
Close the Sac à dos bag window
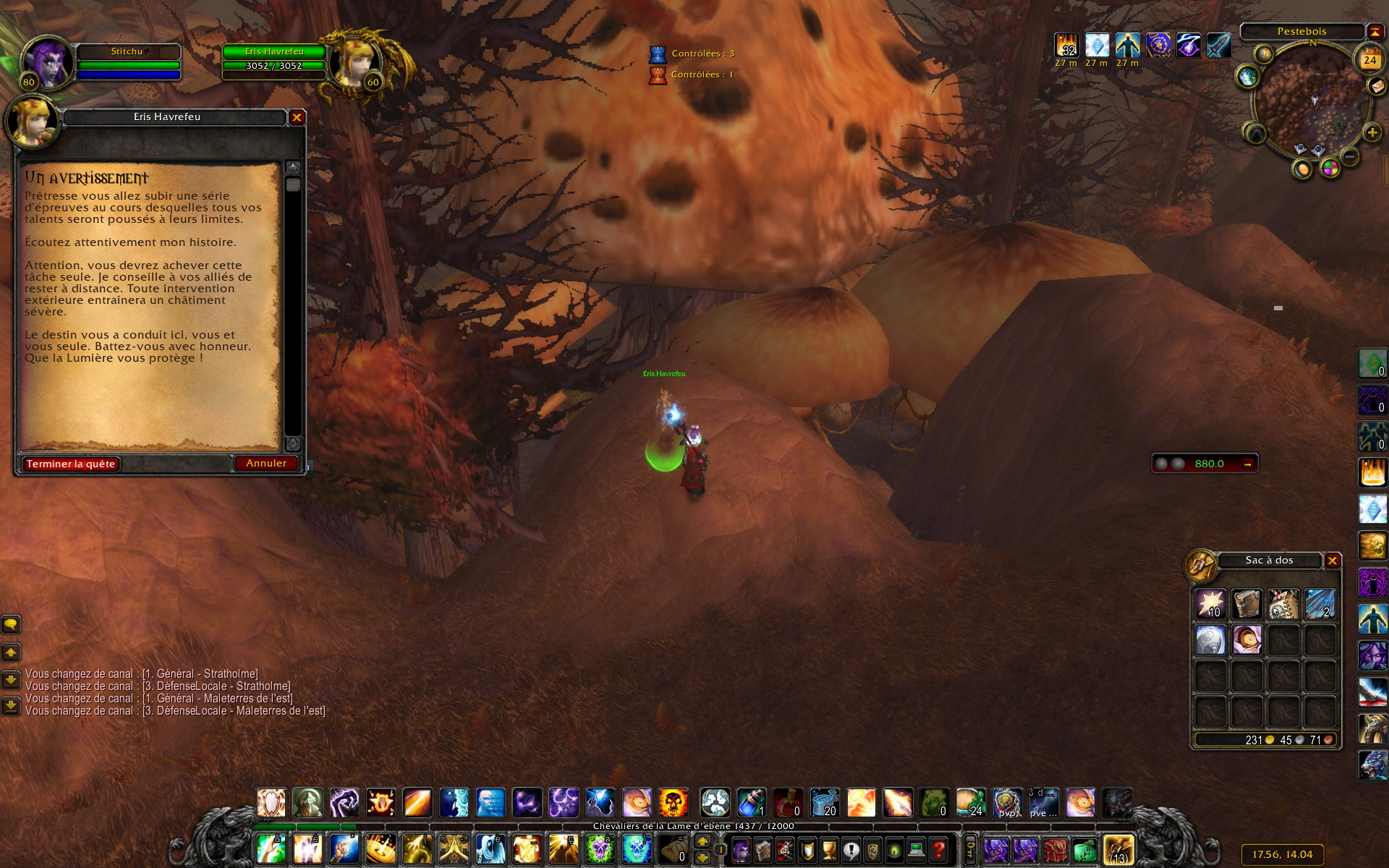coord(1332,561)
